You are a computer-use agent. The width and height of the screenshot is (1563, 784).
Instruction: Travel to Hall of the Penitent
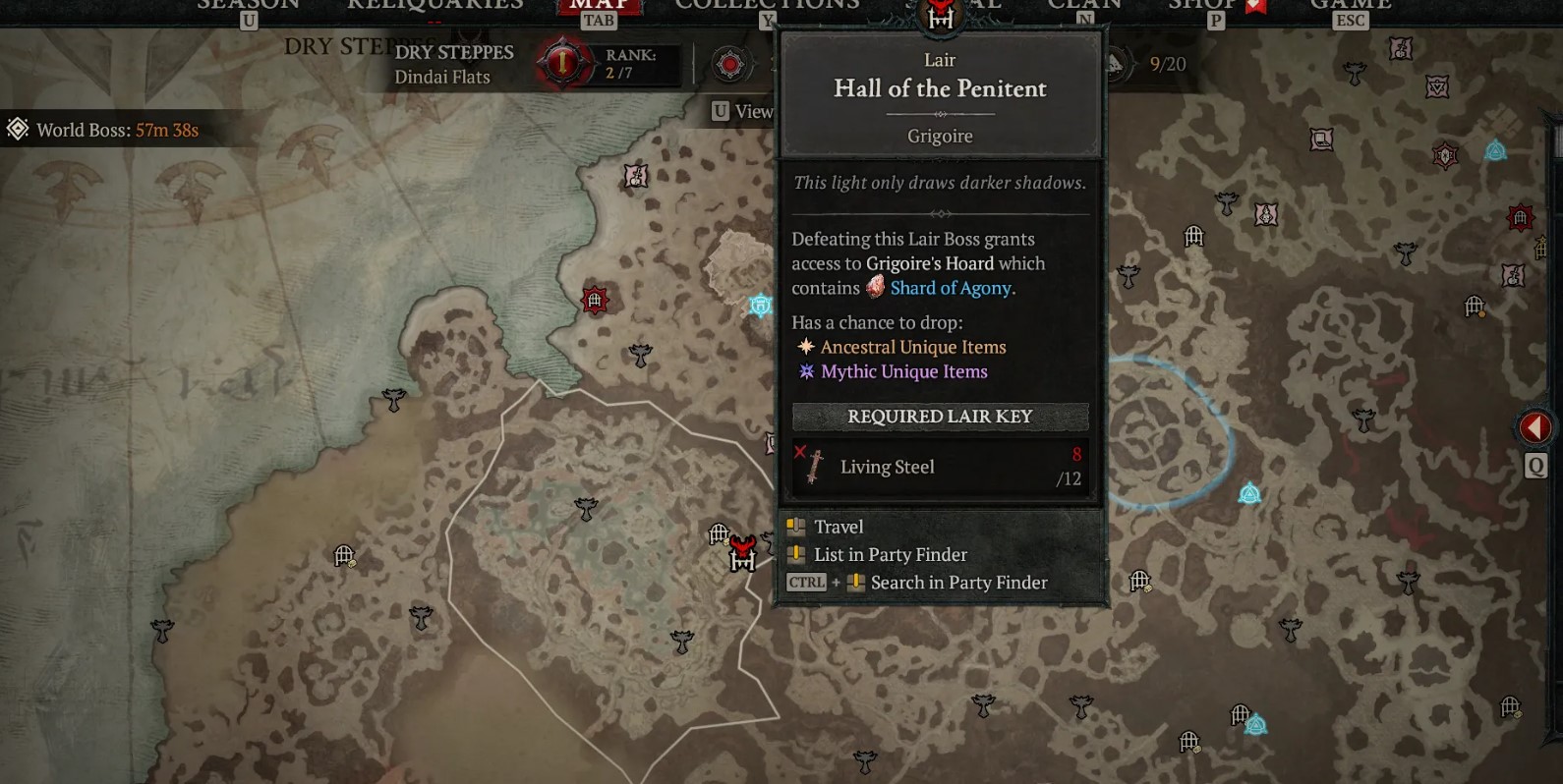839,527
